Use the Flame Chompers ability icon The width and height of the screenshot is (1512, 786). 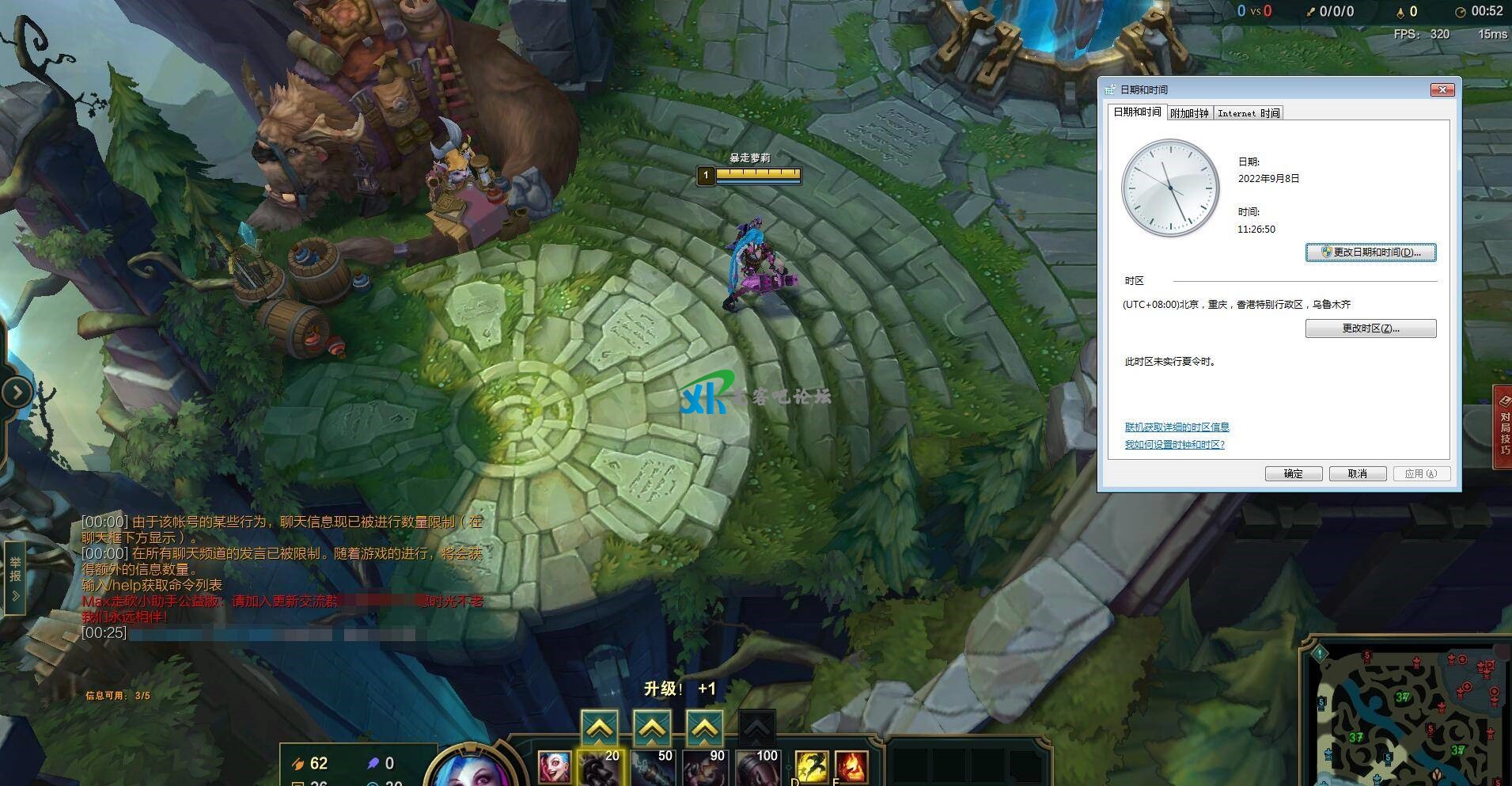point(704,768)
